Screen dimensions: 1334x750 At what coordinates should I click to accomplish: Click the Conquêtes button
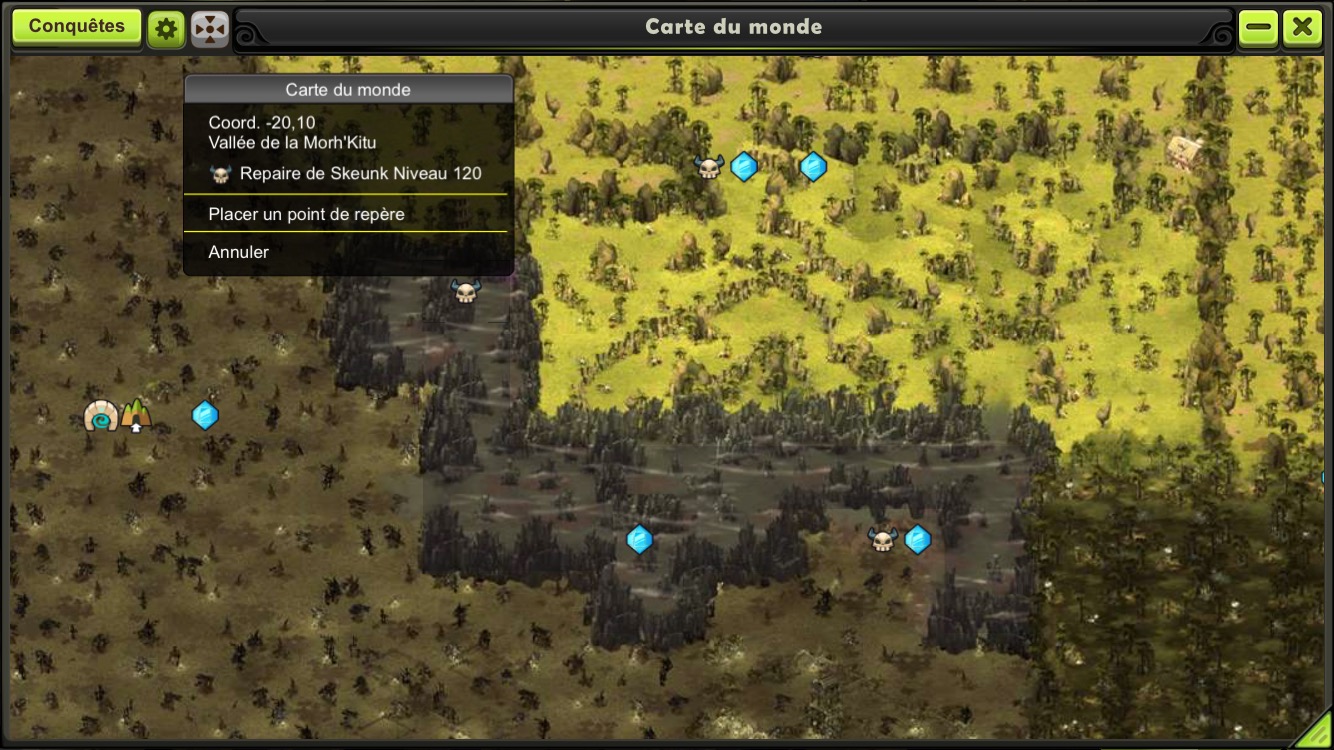pos(77,26)
